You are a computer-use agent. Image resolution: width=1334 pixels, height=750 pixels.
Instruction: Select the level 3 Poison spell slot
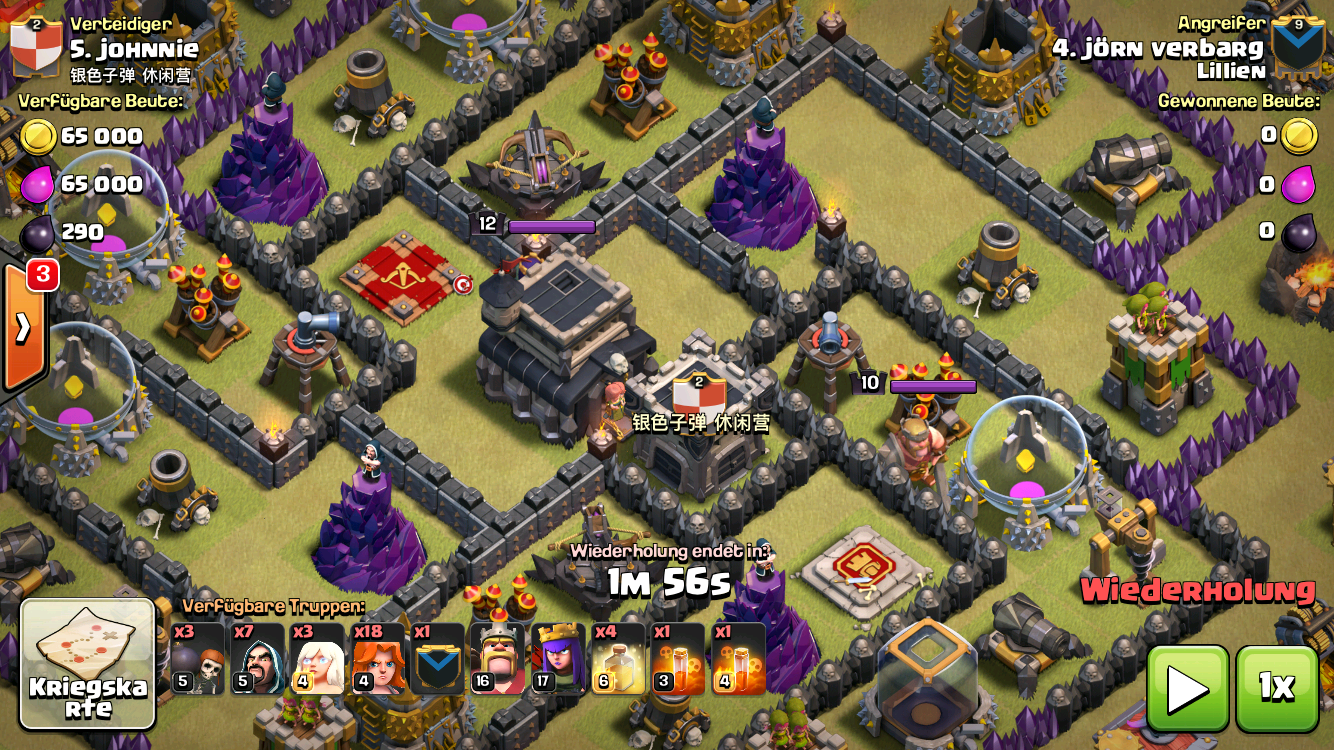677,659
